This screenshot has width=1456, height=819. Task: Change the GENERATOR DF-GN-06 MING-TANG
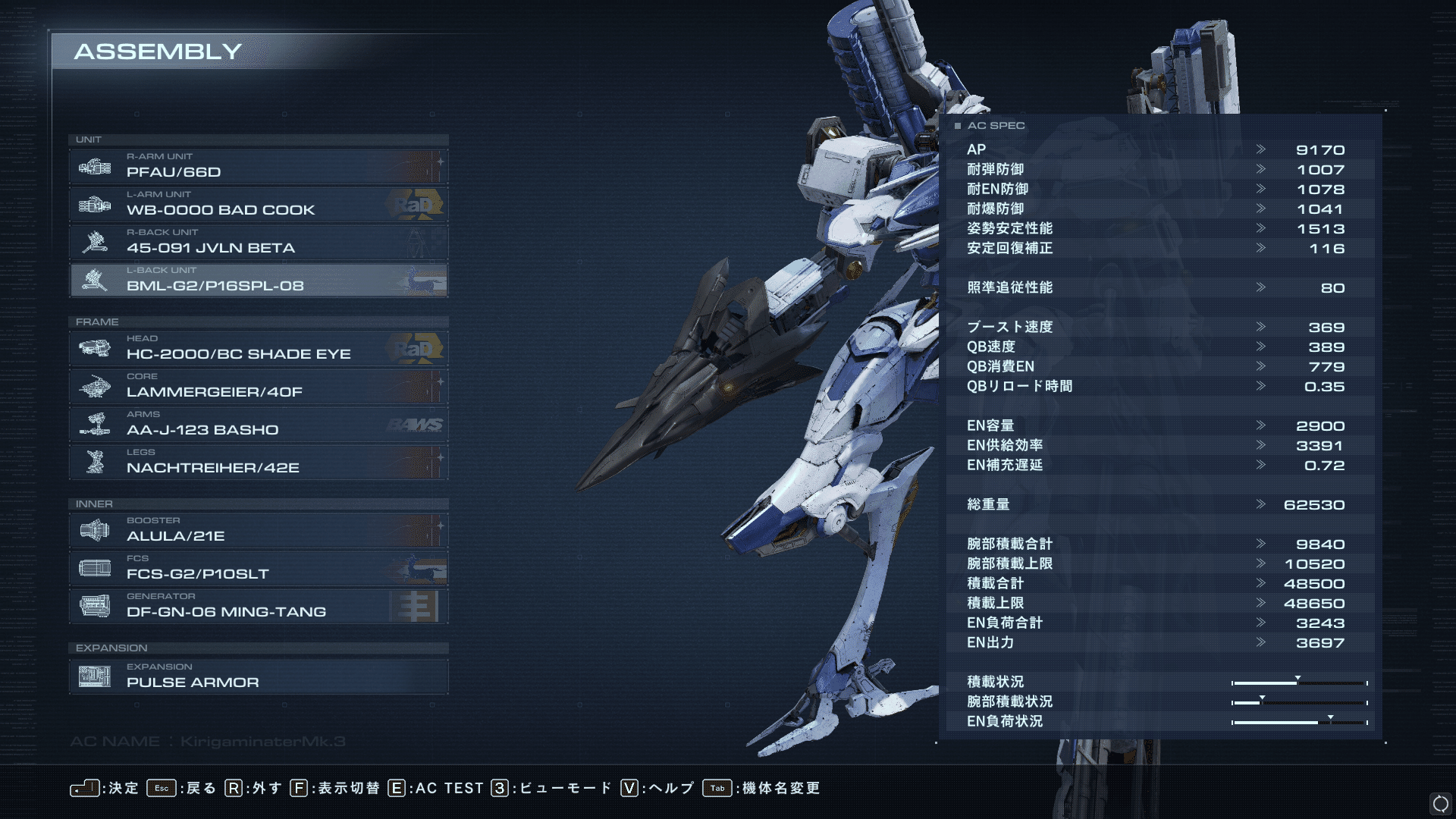click(x=258, y=606)
